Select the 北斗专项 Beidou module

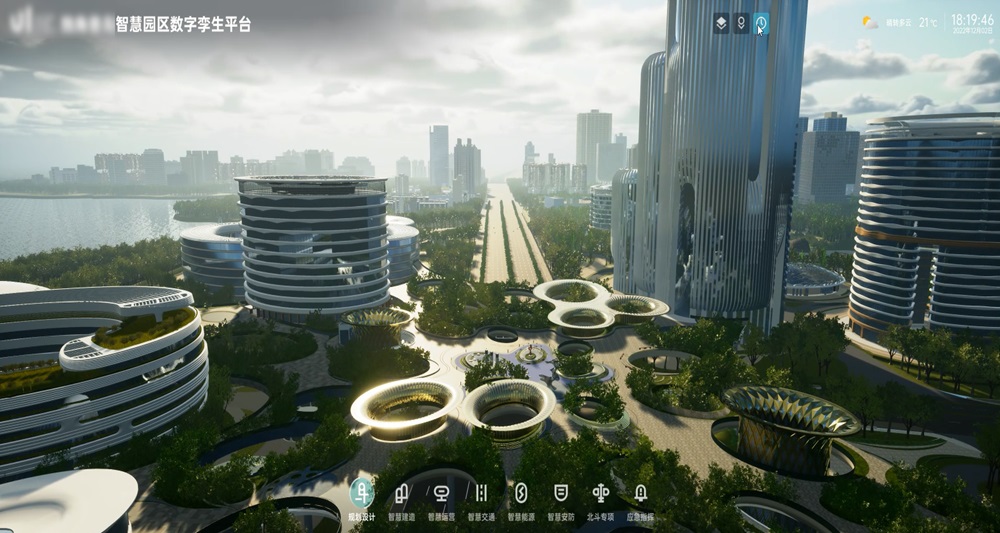pyautogui.click(x=601, y=494)
